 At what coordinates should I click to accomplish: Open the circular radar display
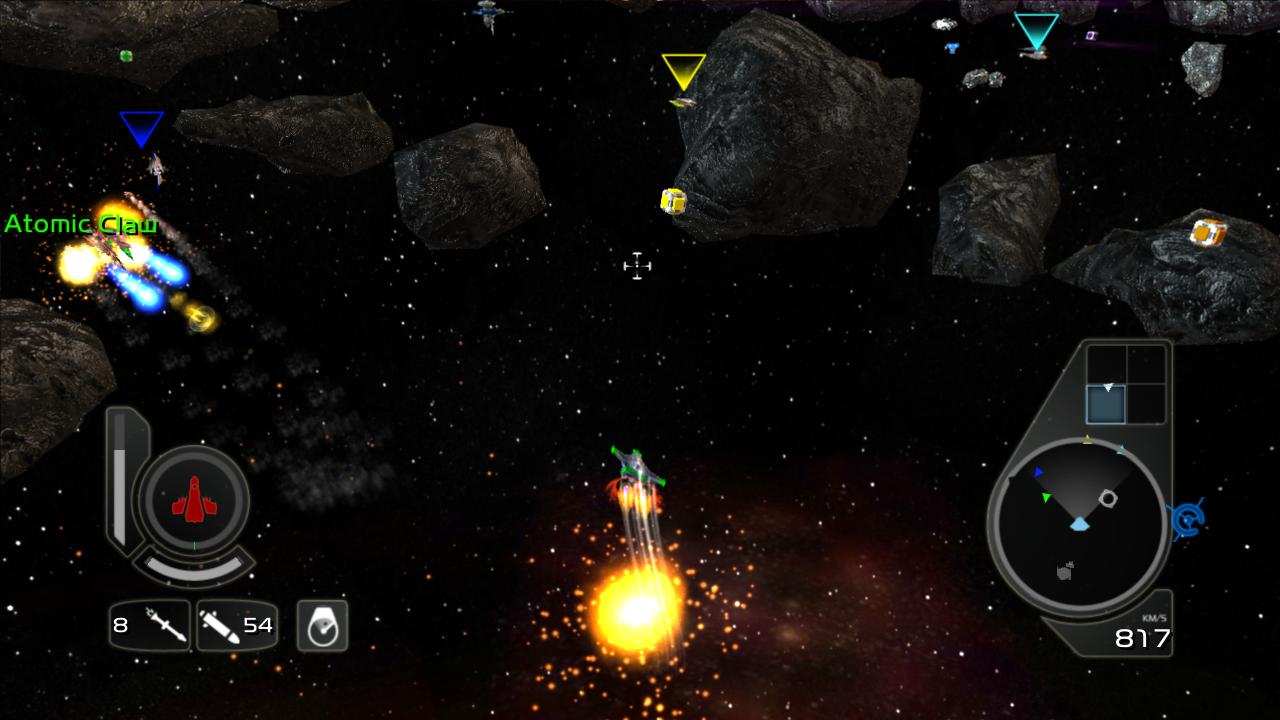click(x=1078, y=525)
